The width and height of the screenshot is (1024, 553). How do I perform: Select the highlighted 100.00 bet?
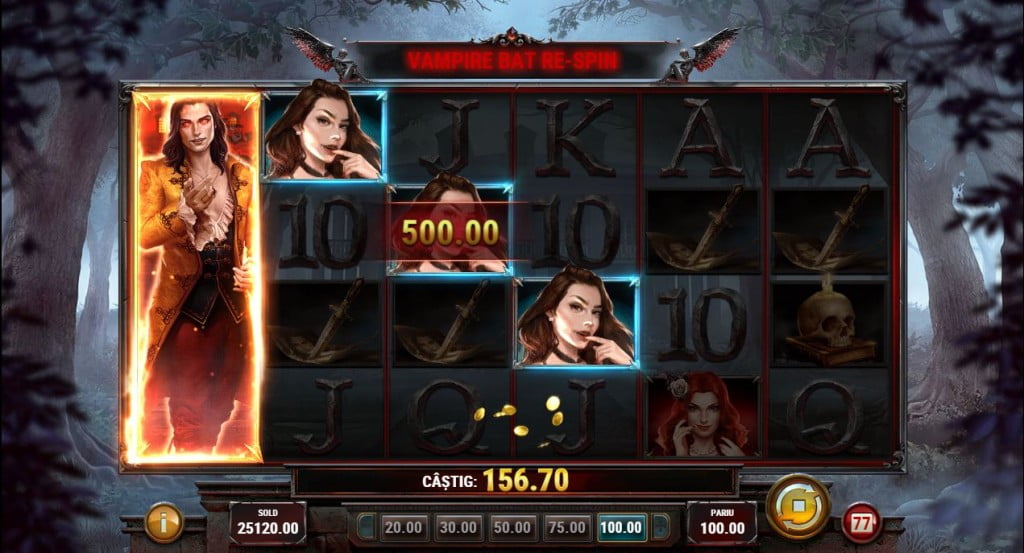[x=621, y=526]
